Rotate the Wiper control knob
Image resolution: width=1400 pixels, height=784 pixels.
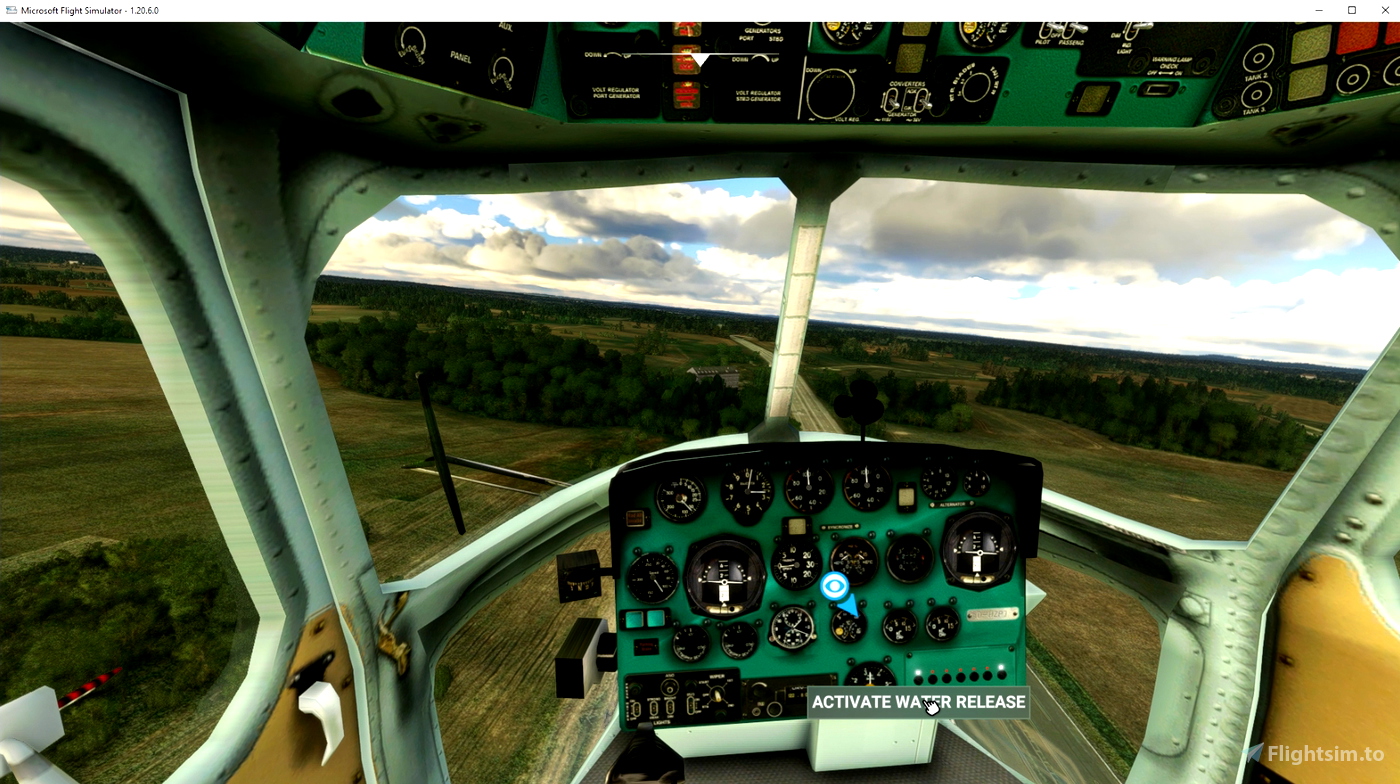point(716,695)
